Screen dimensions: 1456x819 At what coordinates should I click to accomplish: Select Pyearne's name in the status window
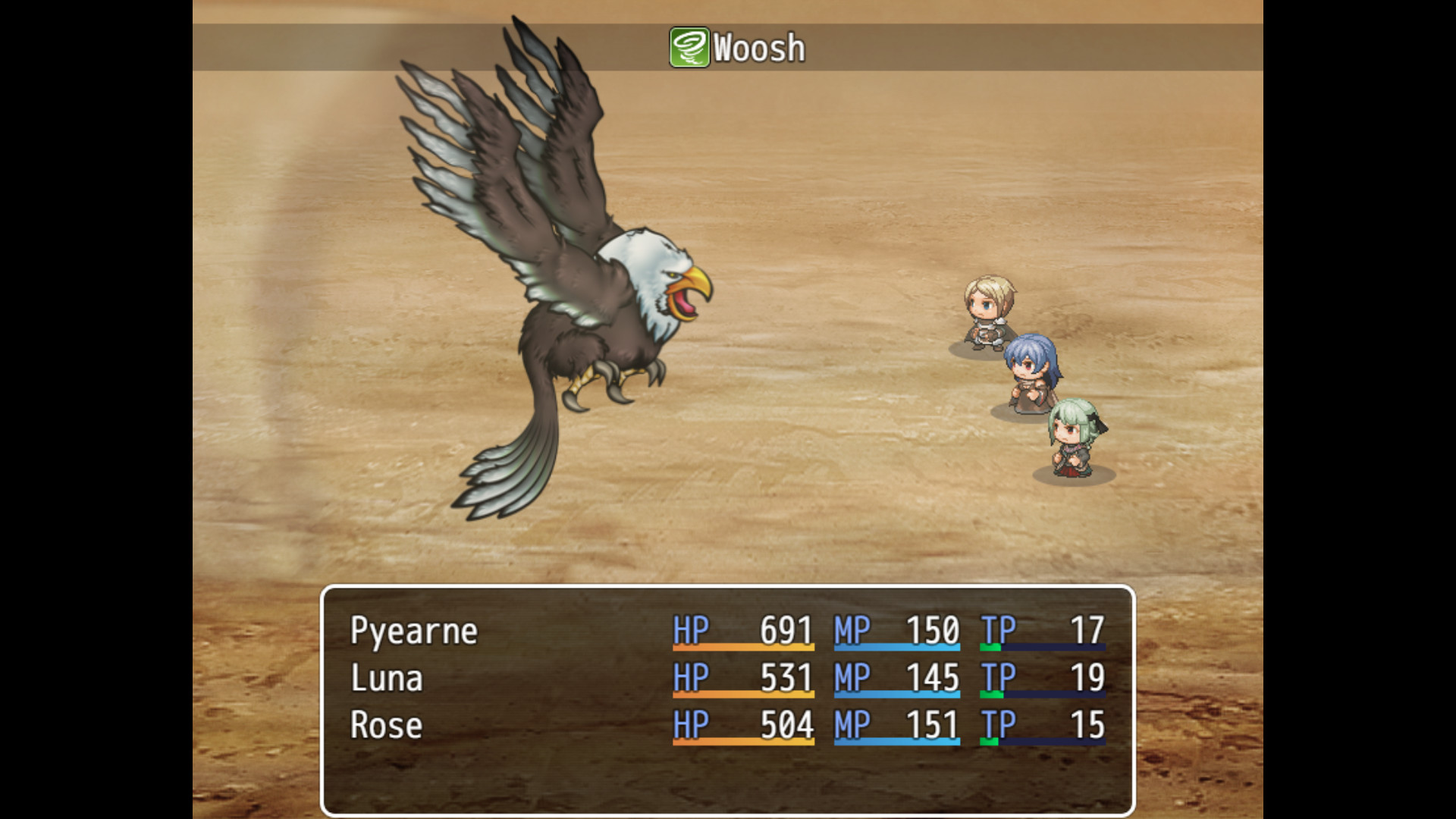pyautogui.click(x=413, y=630)
